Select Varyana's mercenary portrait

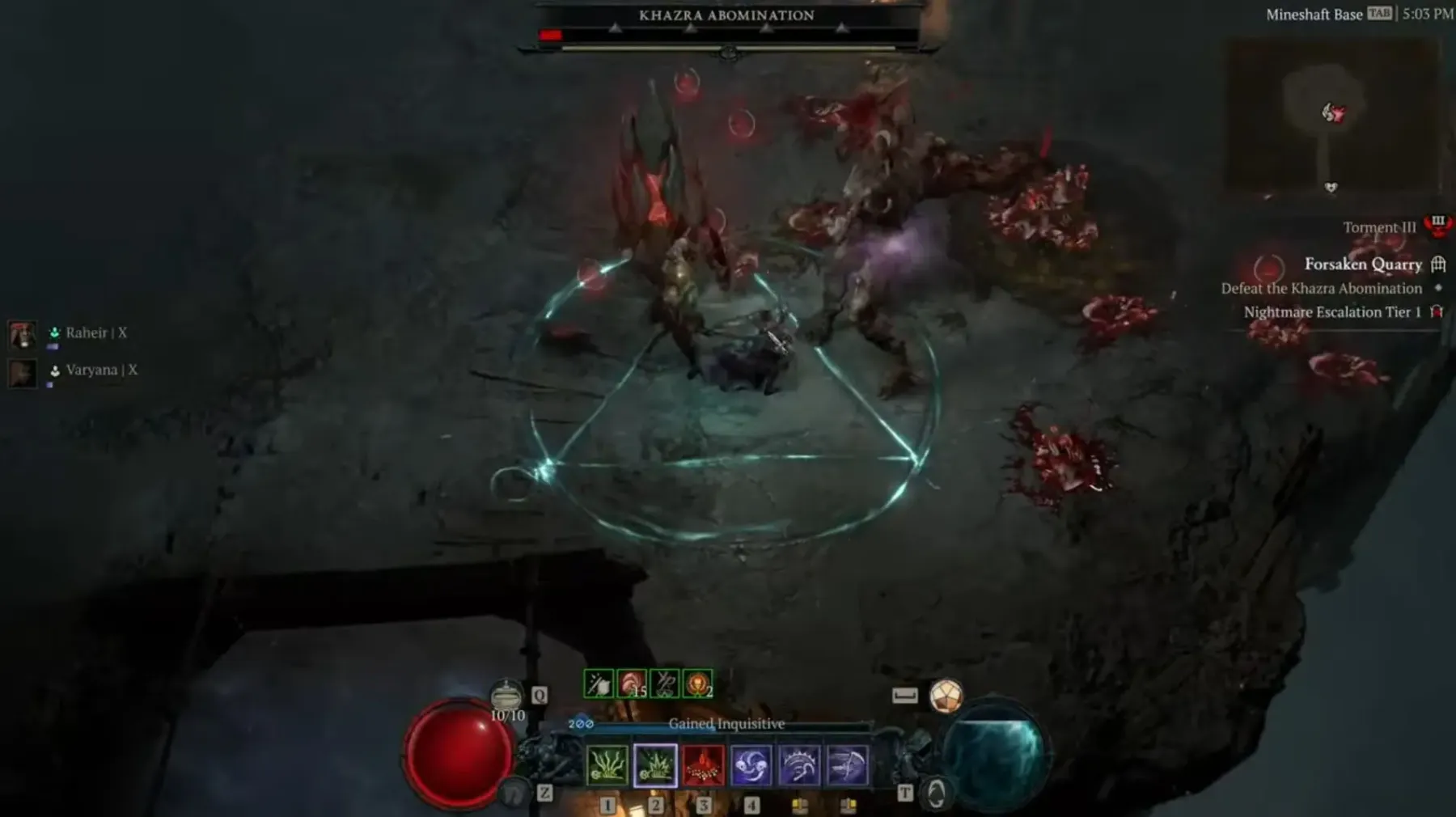[x=23, y=372]
